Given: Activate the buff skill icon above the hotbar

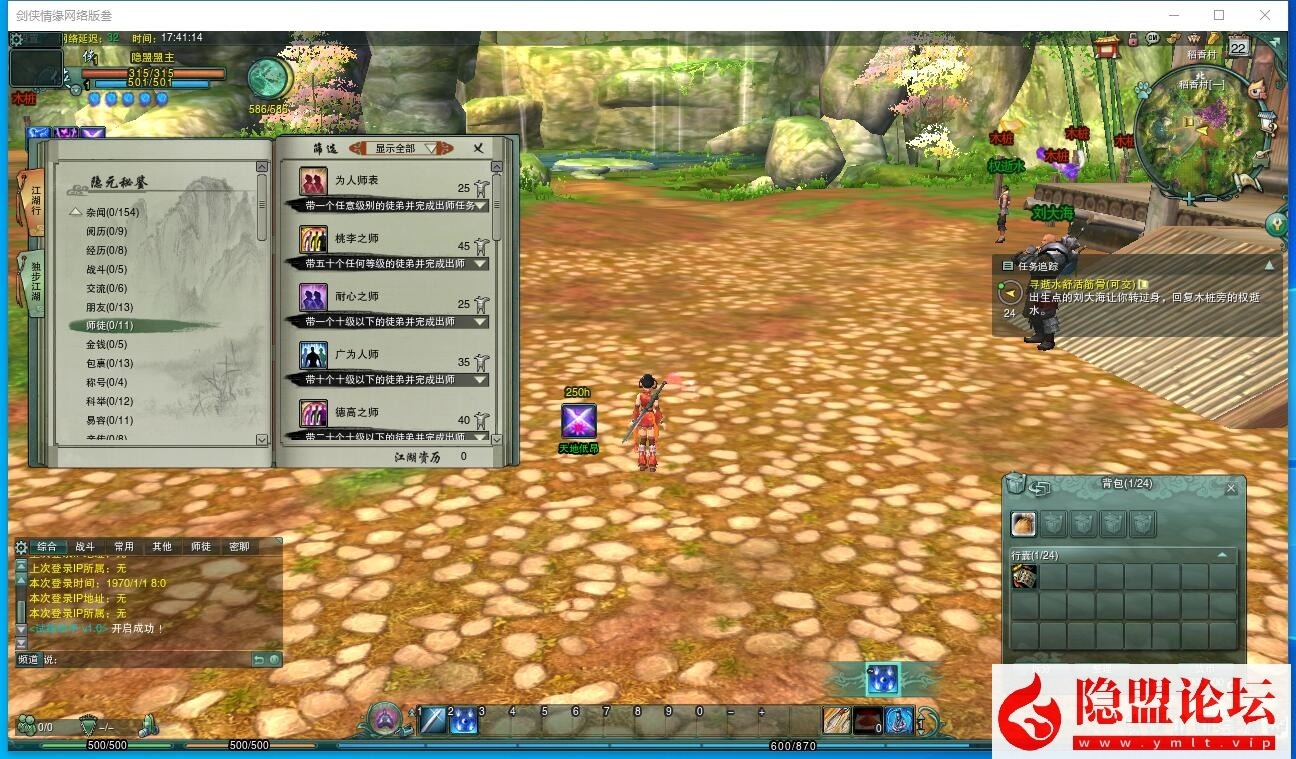Looking at the screenshot, I should point(882,679).
